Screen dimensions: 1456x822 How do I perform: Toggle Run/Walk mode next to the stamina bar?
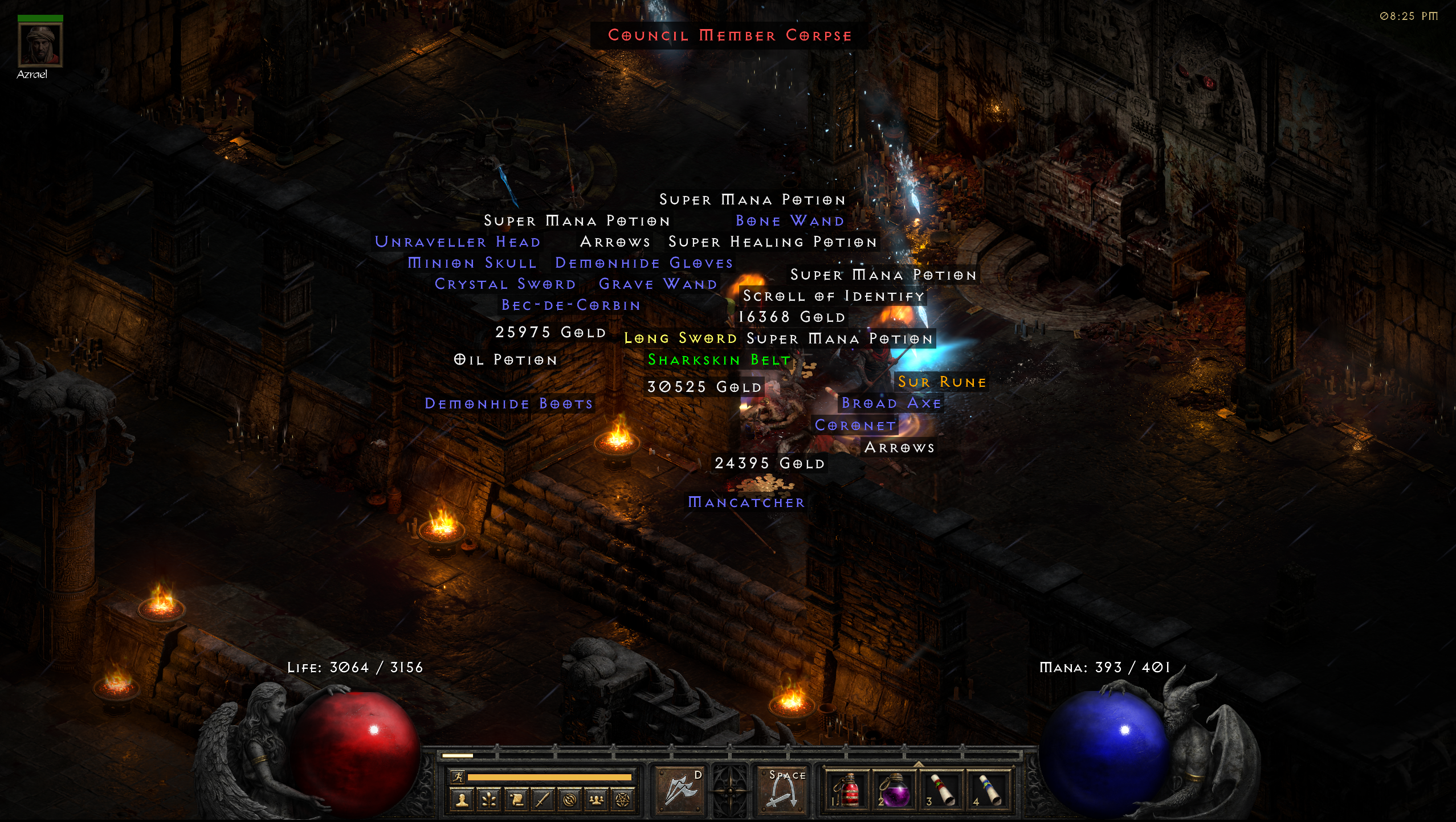click(x=458, y=776)
